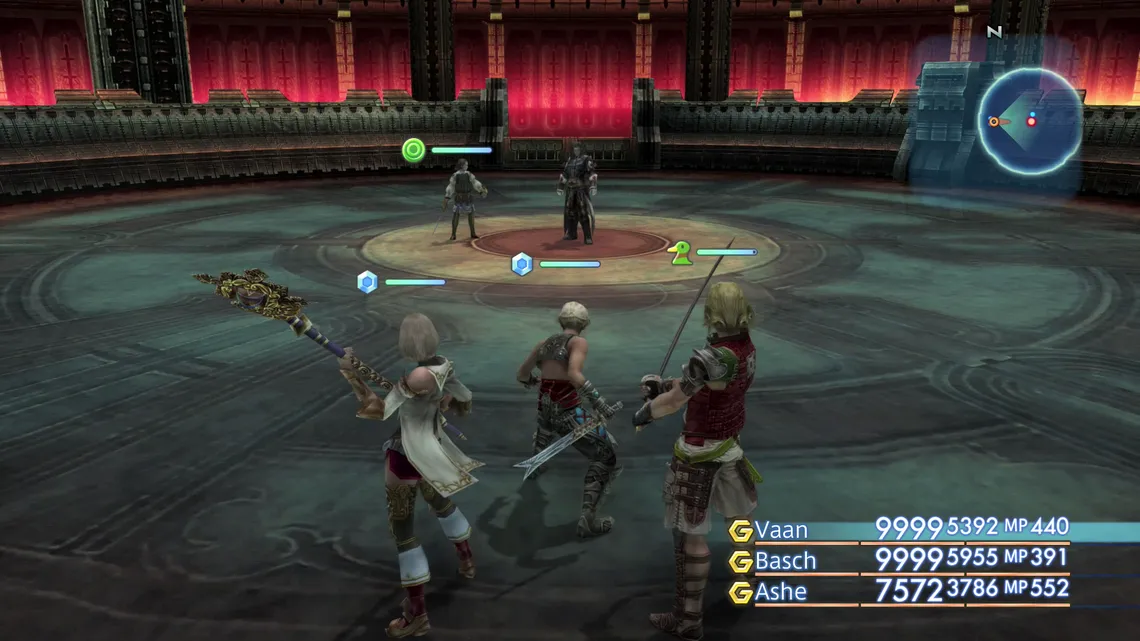Open the circular minimap
The height and width of the screenshot is (641, 1140).
click(1030, 121)
